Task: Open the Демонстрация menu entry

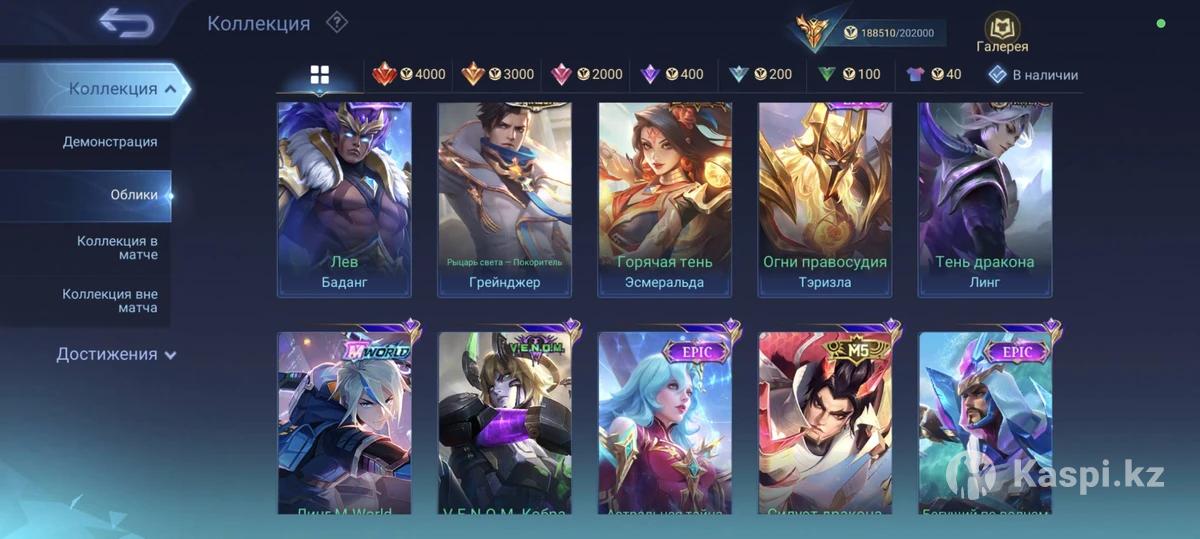Action: pos(110,142)
